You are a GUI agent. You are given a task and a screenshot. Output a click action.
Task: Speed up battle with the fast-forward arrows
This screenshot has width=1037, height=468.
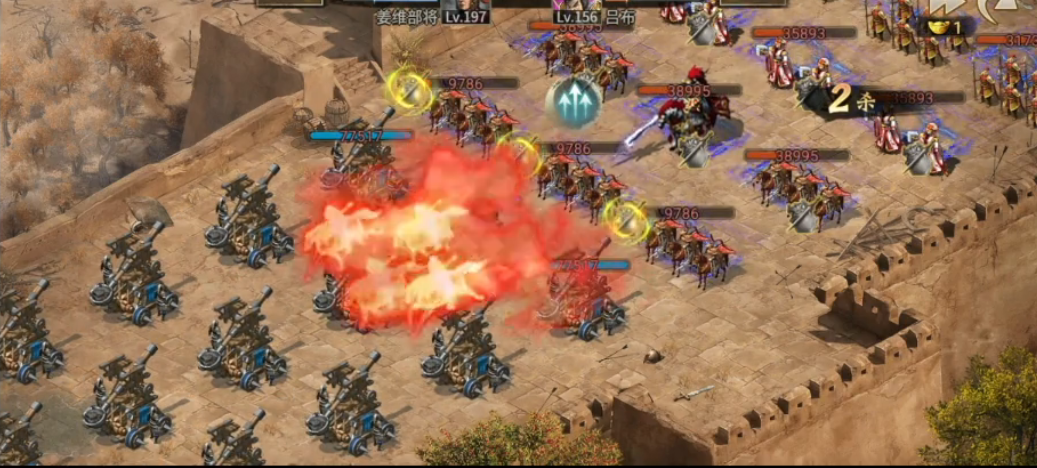coord(944,8)
